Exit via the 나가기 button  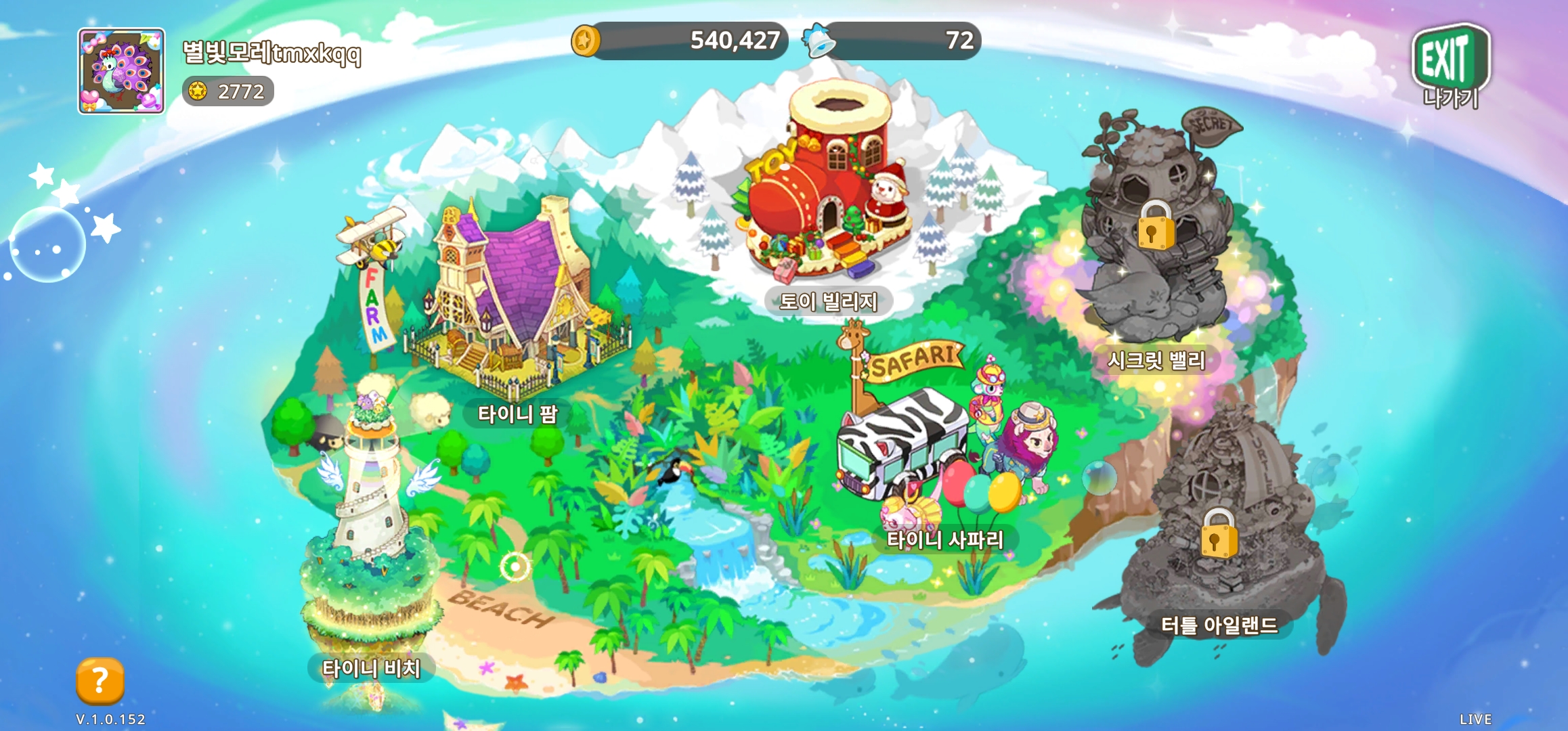1450,66
